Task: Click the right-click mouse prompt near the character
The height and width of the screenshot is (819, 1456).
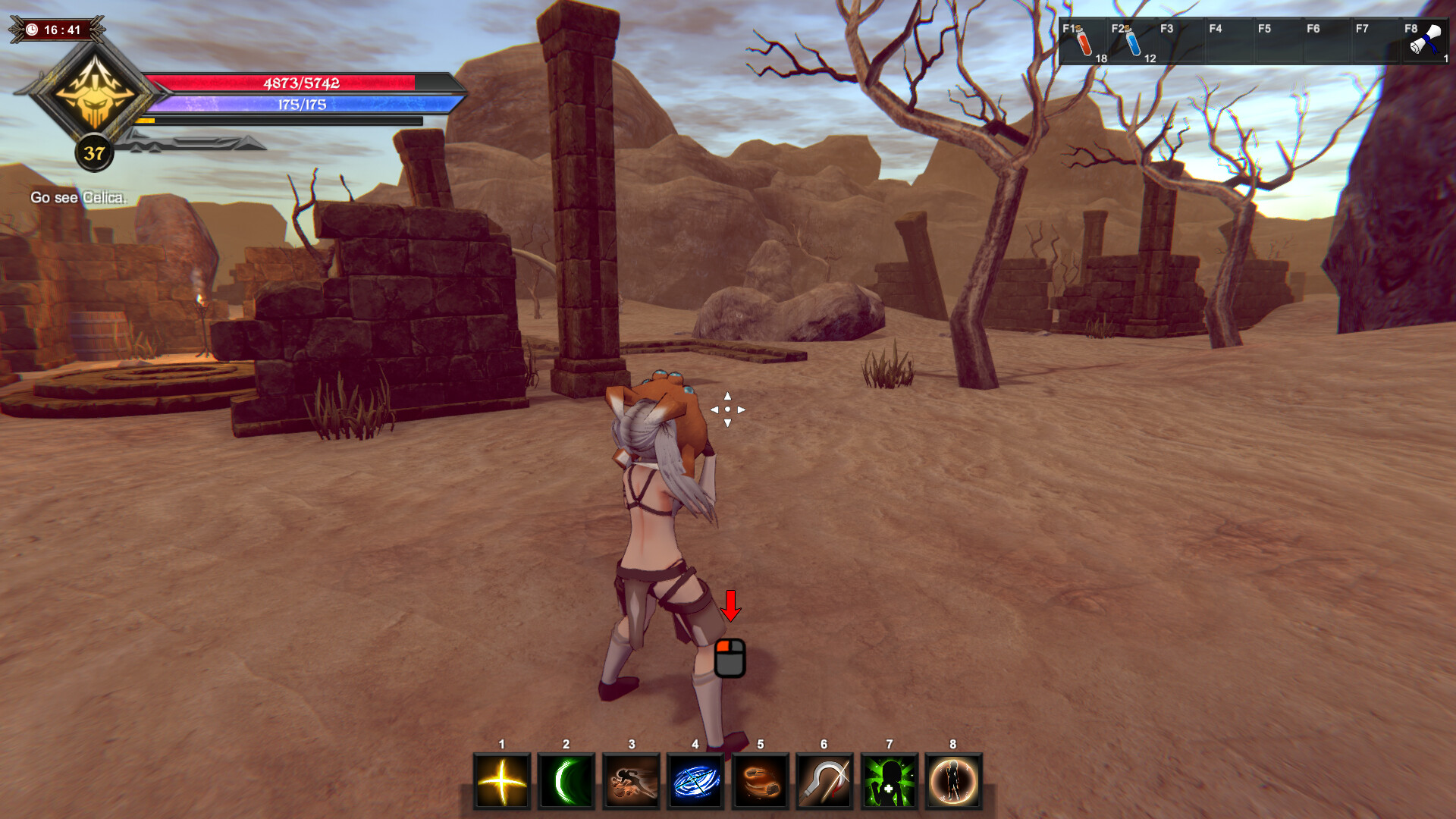Action: tap(730, 659)
